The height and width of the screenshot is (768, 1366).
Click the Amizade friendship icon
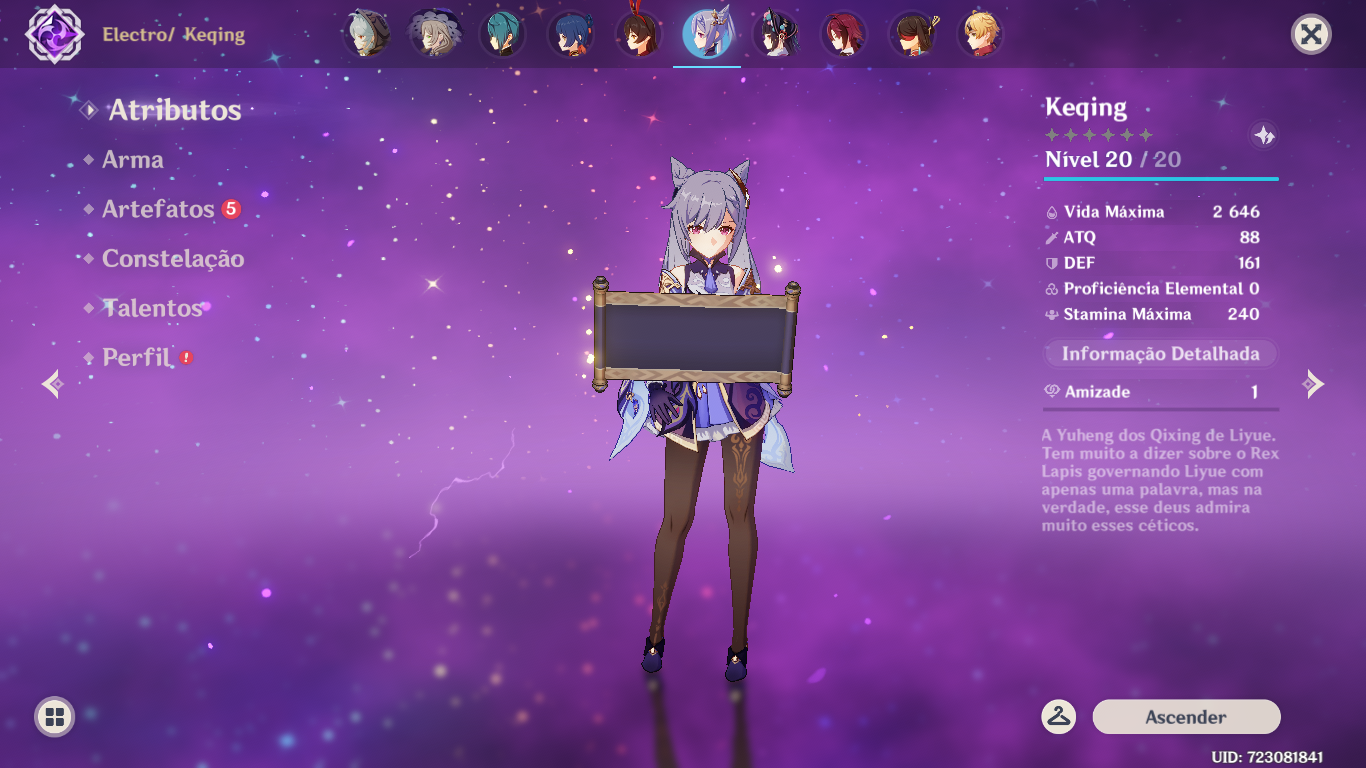tap(1051, 392)
